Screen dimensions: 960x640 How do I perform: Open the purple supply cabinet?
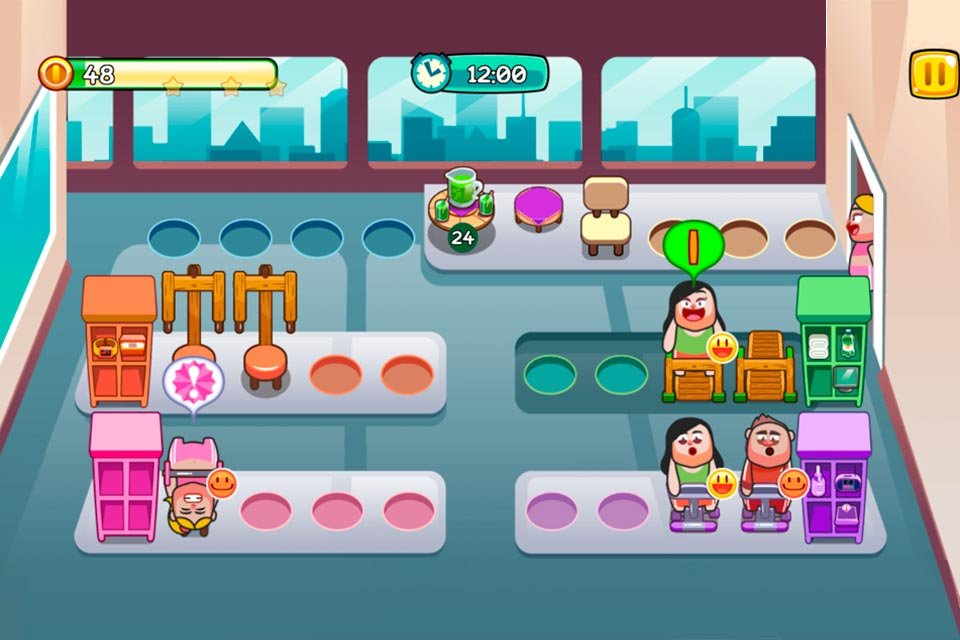[x=834, y=478]
